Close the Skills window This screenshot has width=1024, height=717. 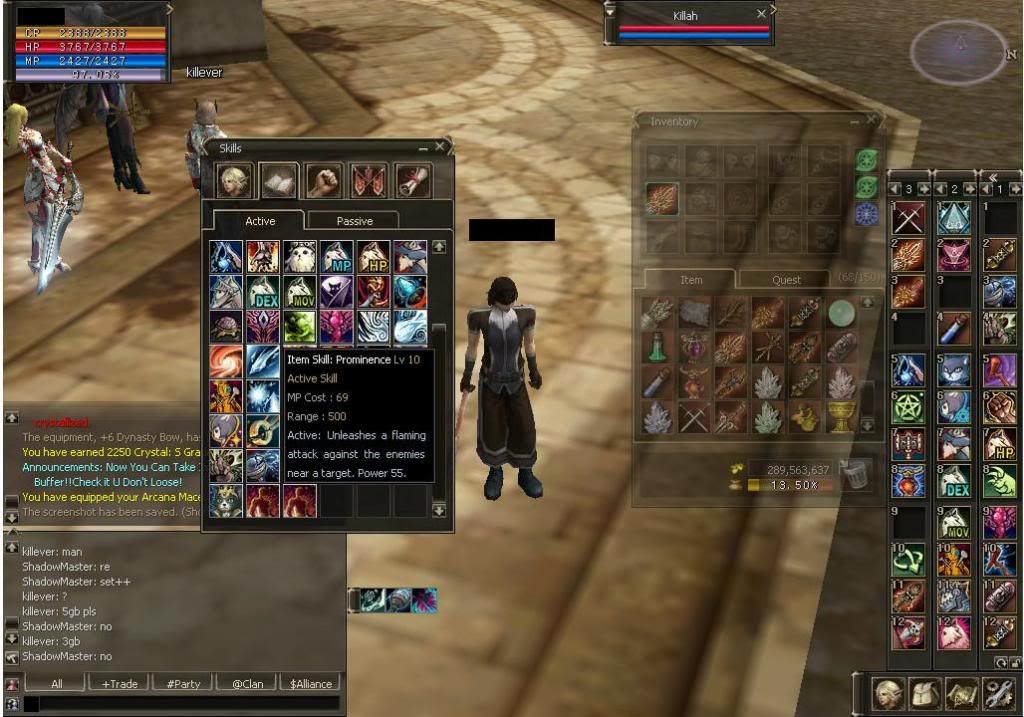(440, 147)
